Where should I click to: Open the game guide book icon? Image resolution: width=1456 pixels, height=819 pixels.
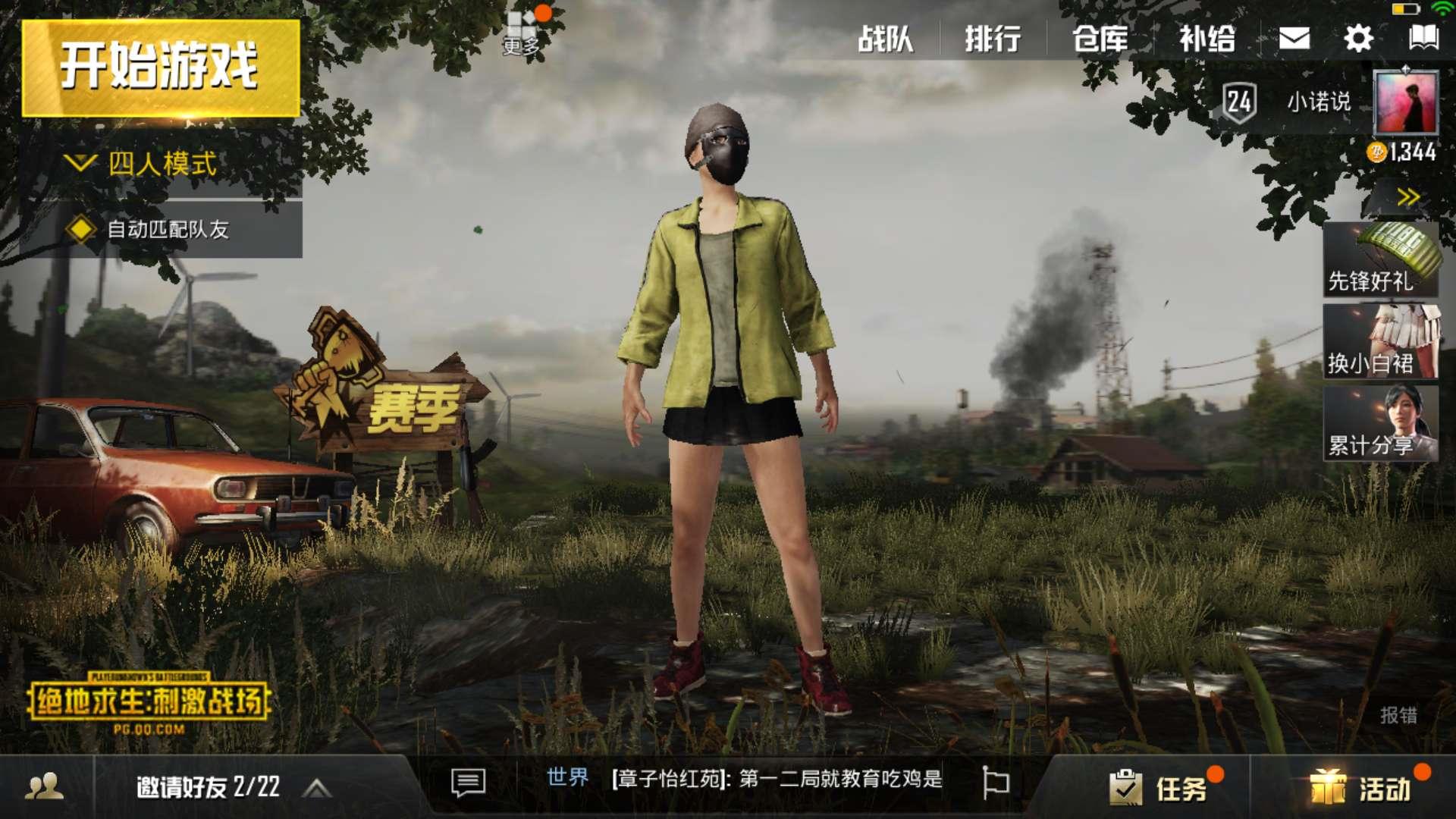1425,36
